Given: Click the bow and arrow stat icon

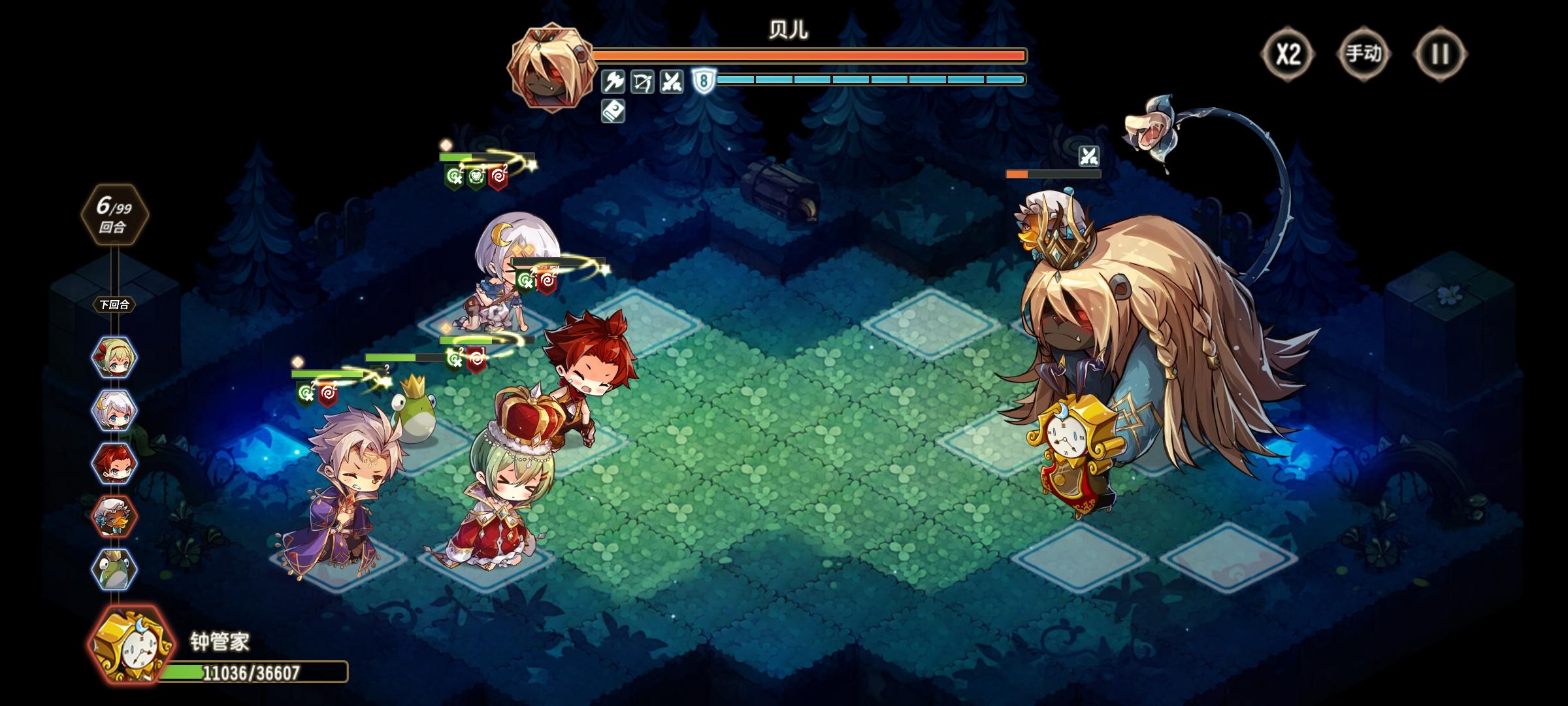Looking at the screenshot, I should click(642, 80).
